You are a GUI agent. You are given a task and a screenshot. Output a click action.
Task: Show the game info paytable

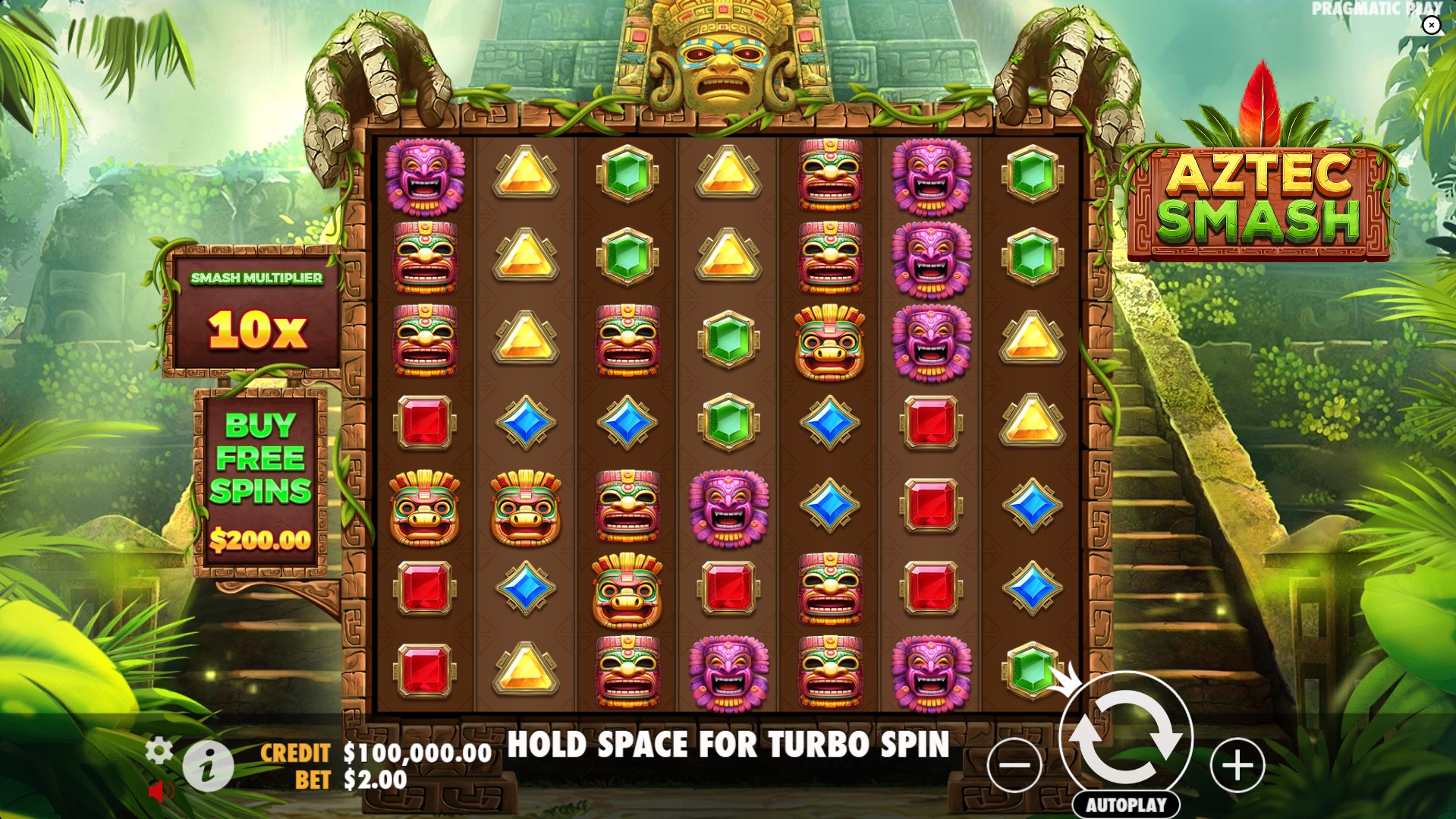coord(208,766)
